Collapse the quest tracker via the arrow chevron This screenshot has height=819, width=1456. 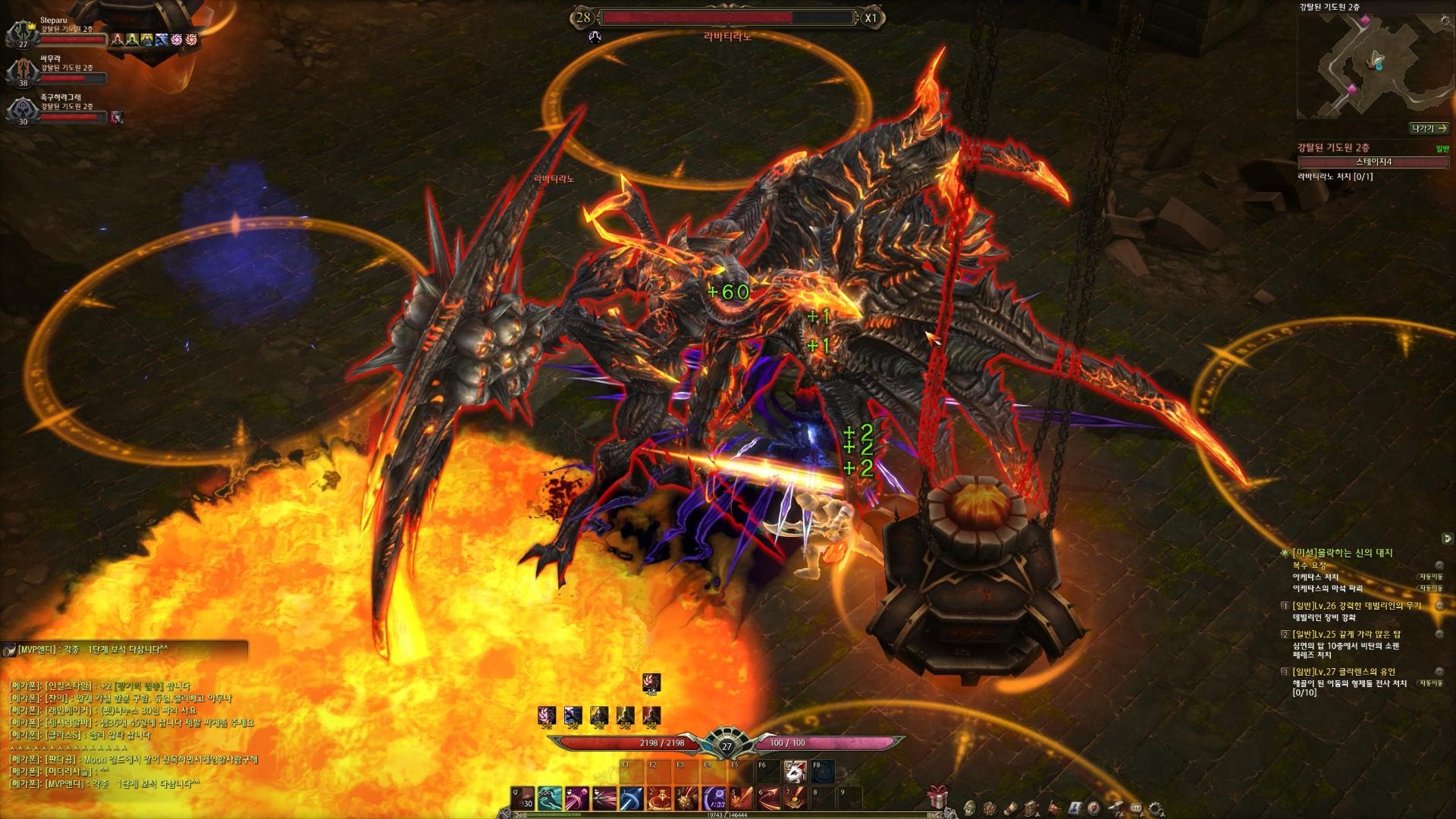pos(1447,537)
